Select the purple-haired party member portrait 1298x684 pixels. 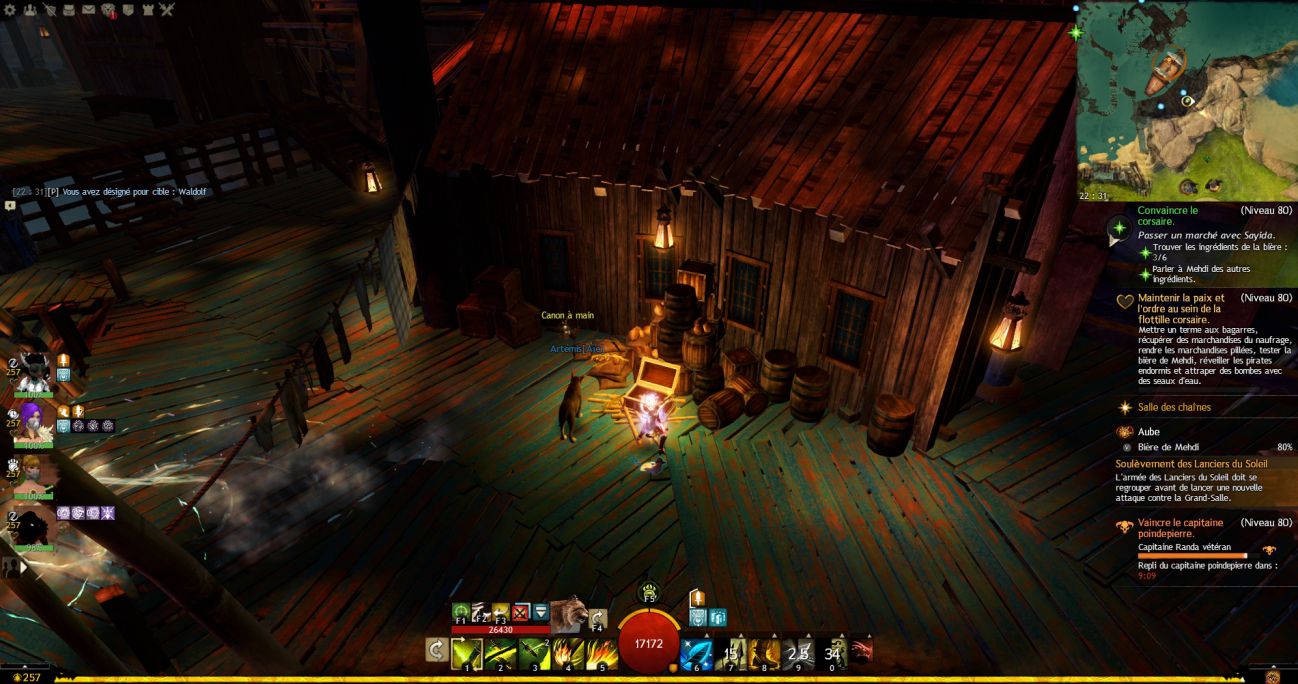[33, 420]
